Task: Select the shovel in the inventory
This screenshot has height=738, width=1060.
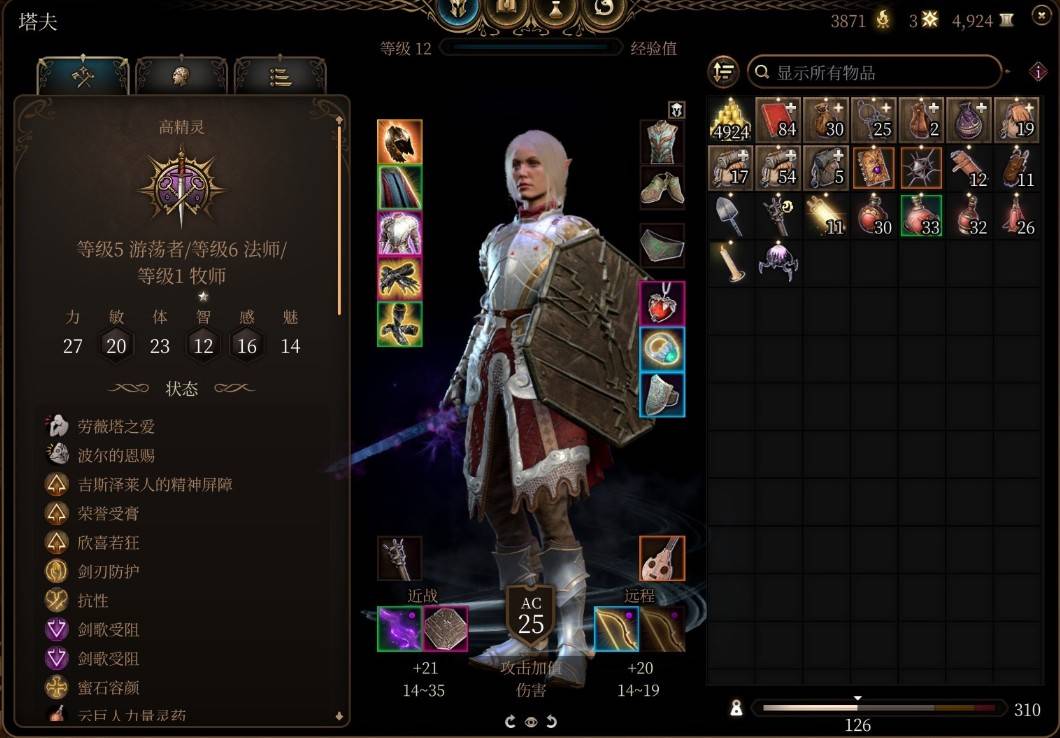Action: coord(730,214)
